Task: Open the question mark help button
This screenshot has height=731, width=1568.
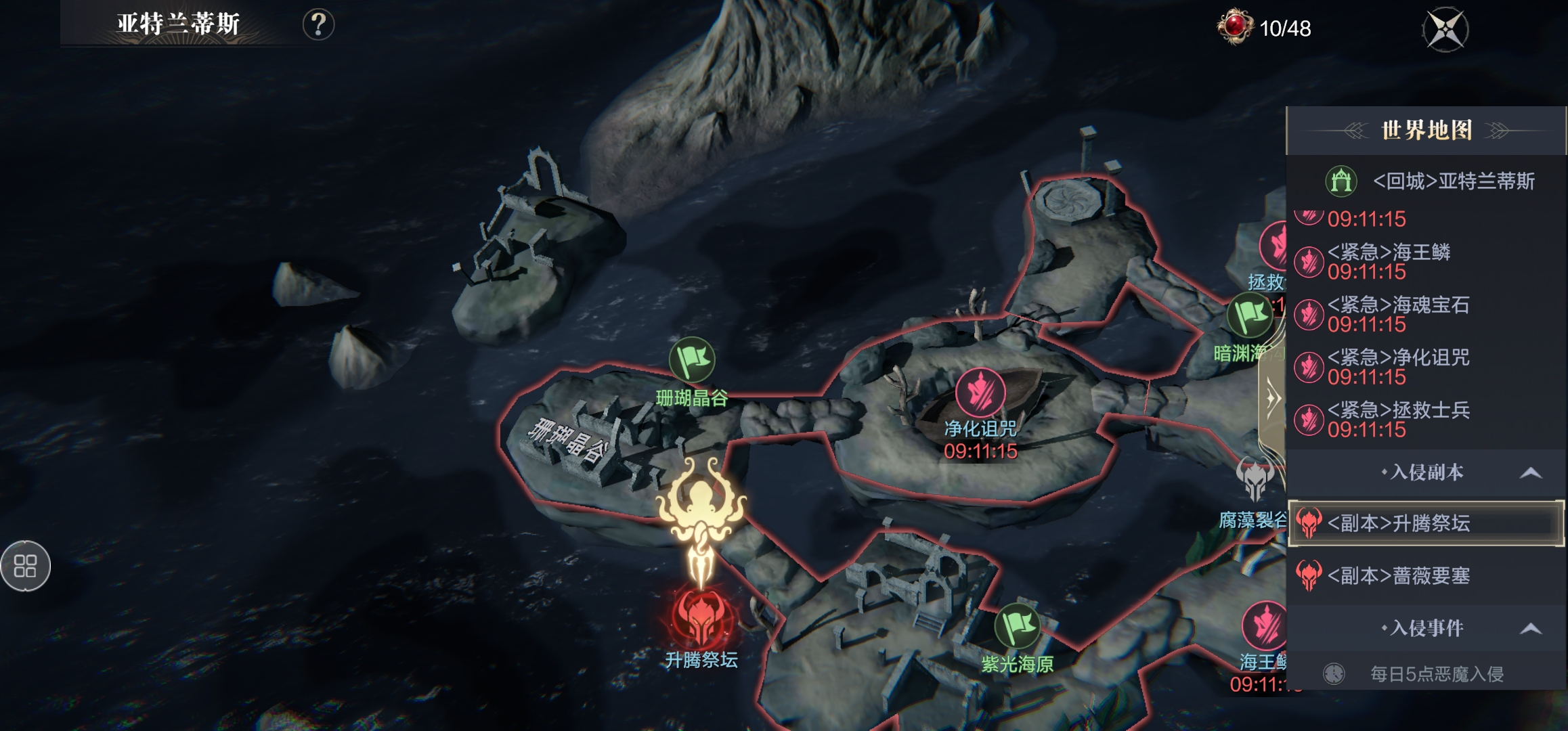Action: [x=318, y=25]
